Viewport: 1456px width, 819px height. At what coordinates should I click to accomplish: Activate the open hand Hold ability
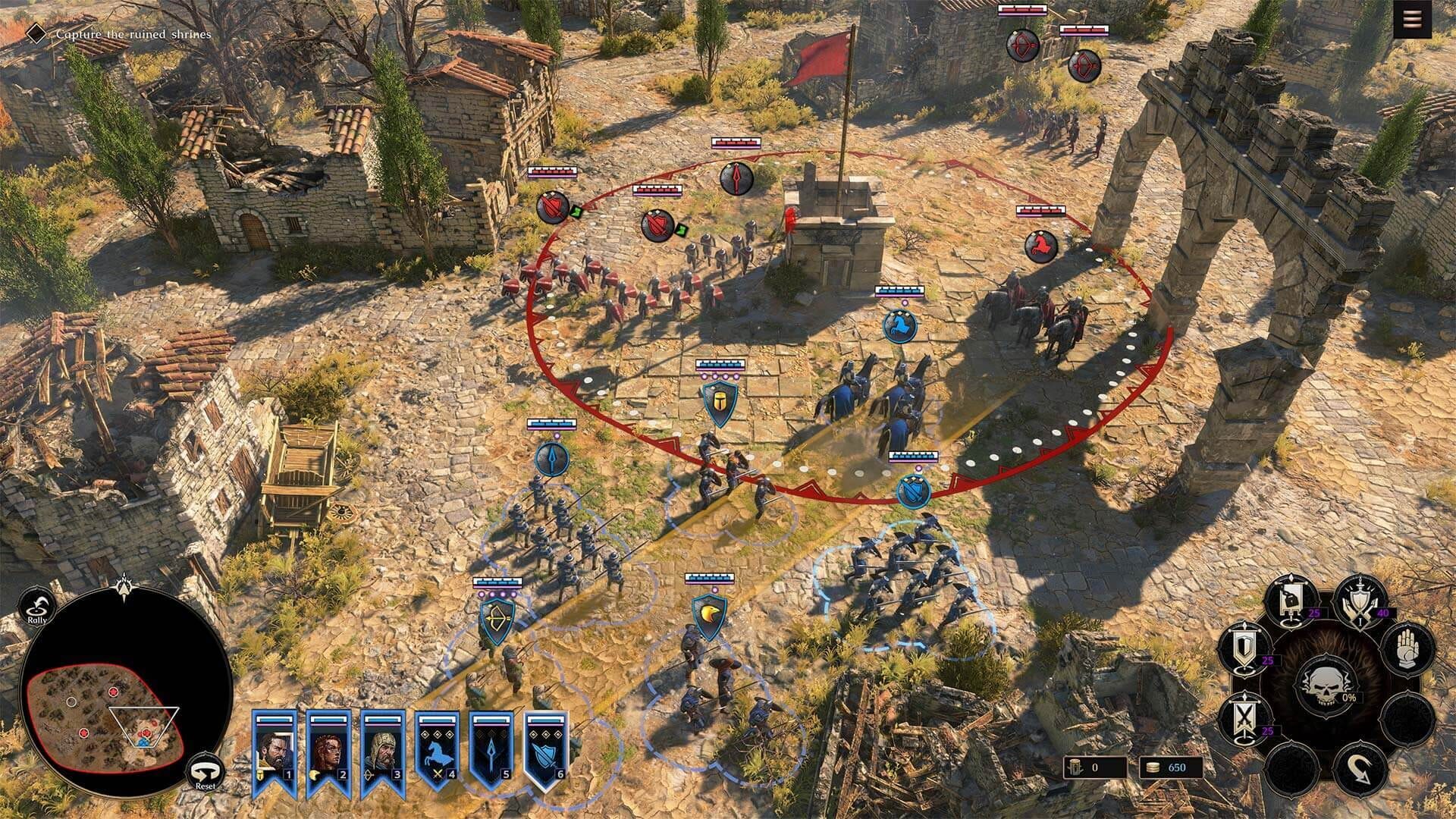(1407, 649)
